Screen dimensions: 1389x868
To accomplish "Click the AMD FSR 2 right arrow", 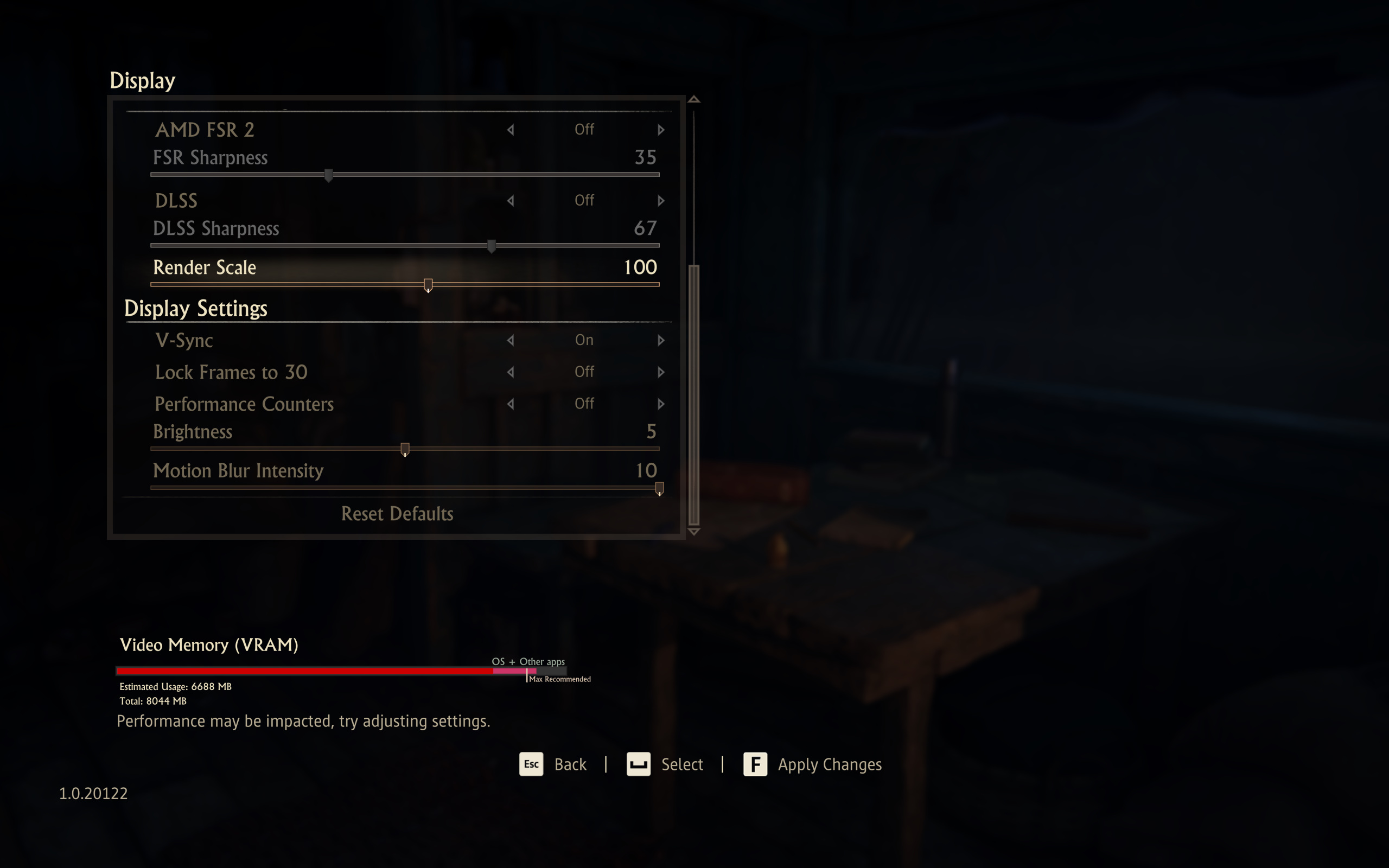I will tap(661, 130).
